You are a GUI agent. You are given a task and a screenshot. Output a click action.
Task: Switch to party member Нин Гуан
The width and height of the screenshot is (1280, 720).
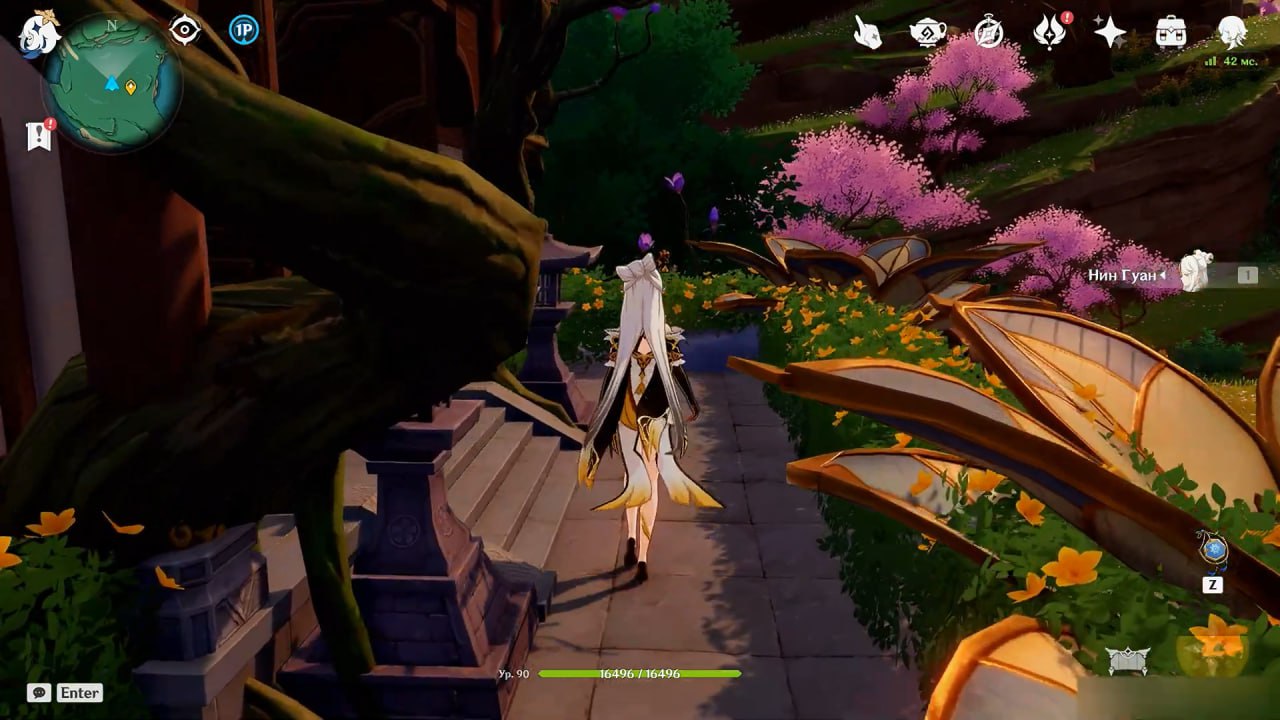click(x=1194, y=273)
